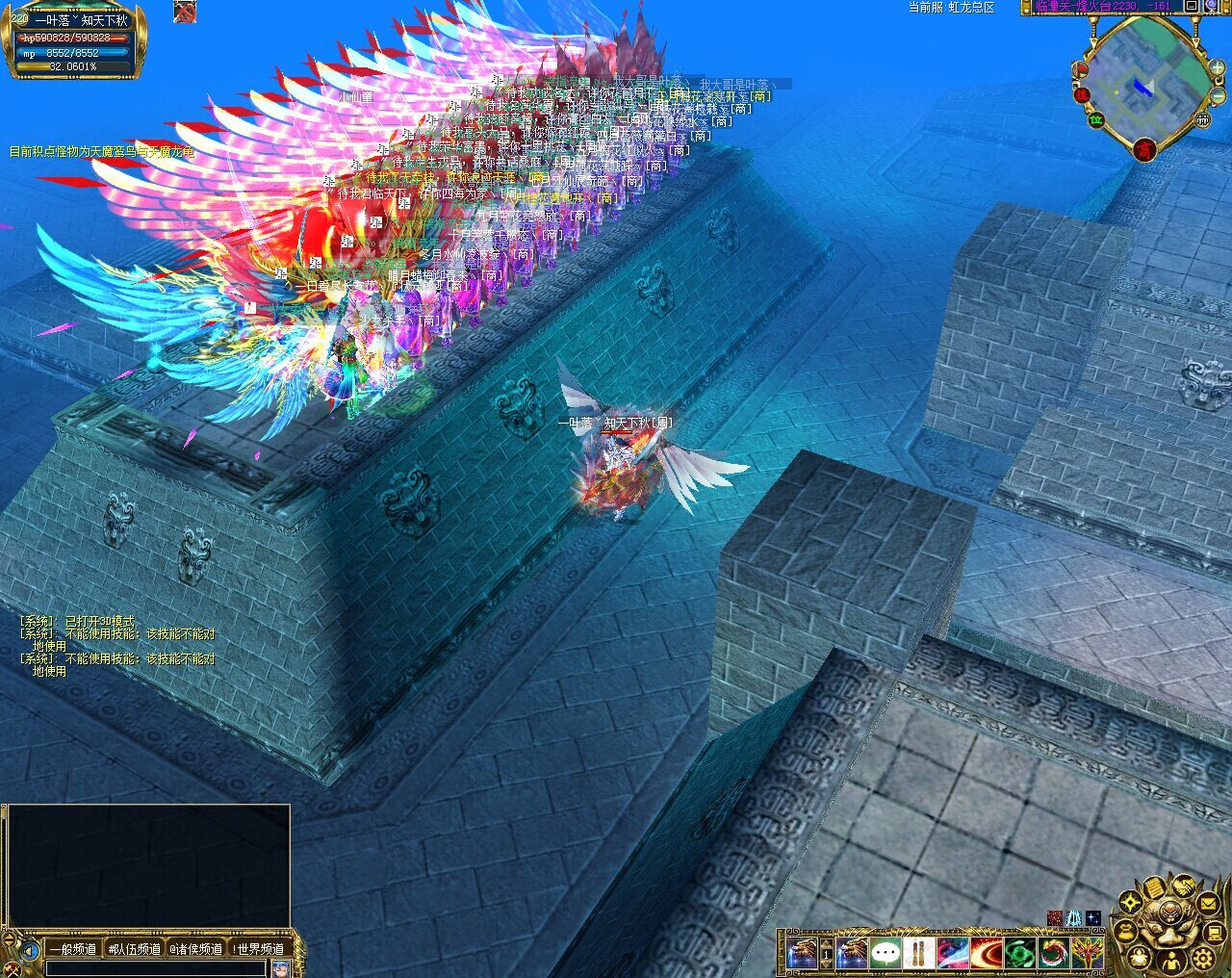Select the @诸侯频道 chat tab
Screen dimensions: 1232x978
click(196, 949)
